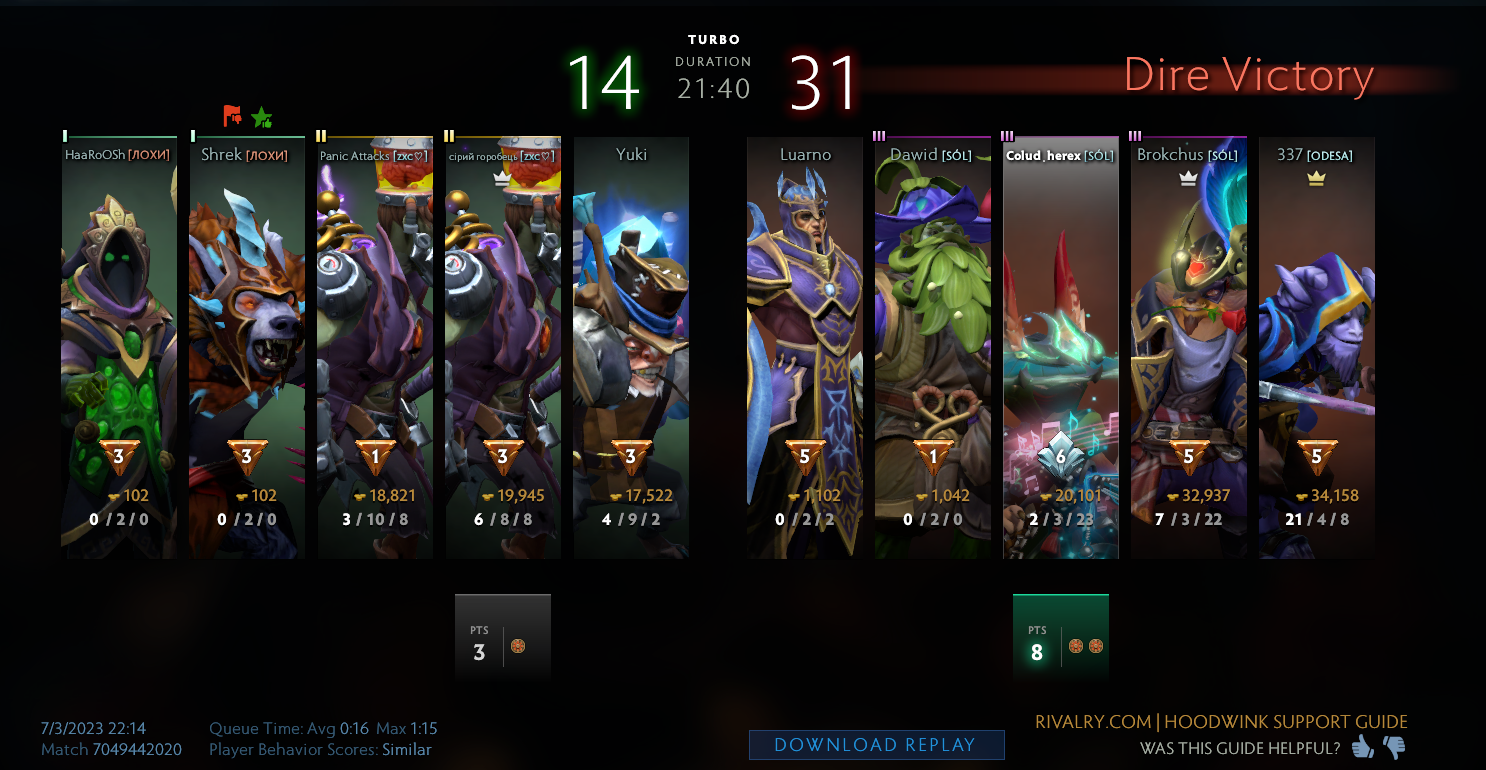Viewport: 1486px width, 770px height.
Task: Click the DOWNLOAD REPLAY button
Action: tap(876, 744)
